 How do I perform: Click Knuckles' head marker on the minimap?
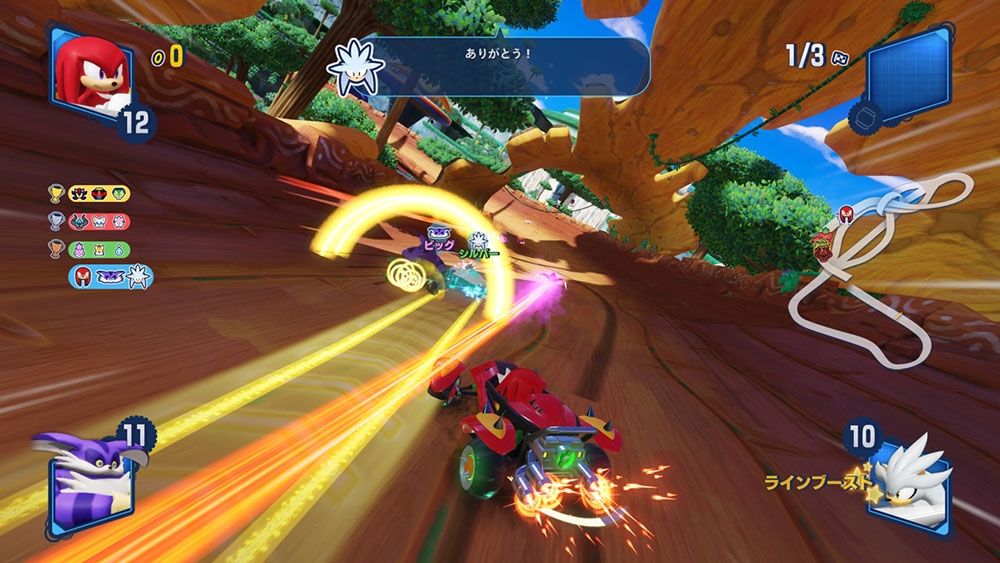pos(846,213)
